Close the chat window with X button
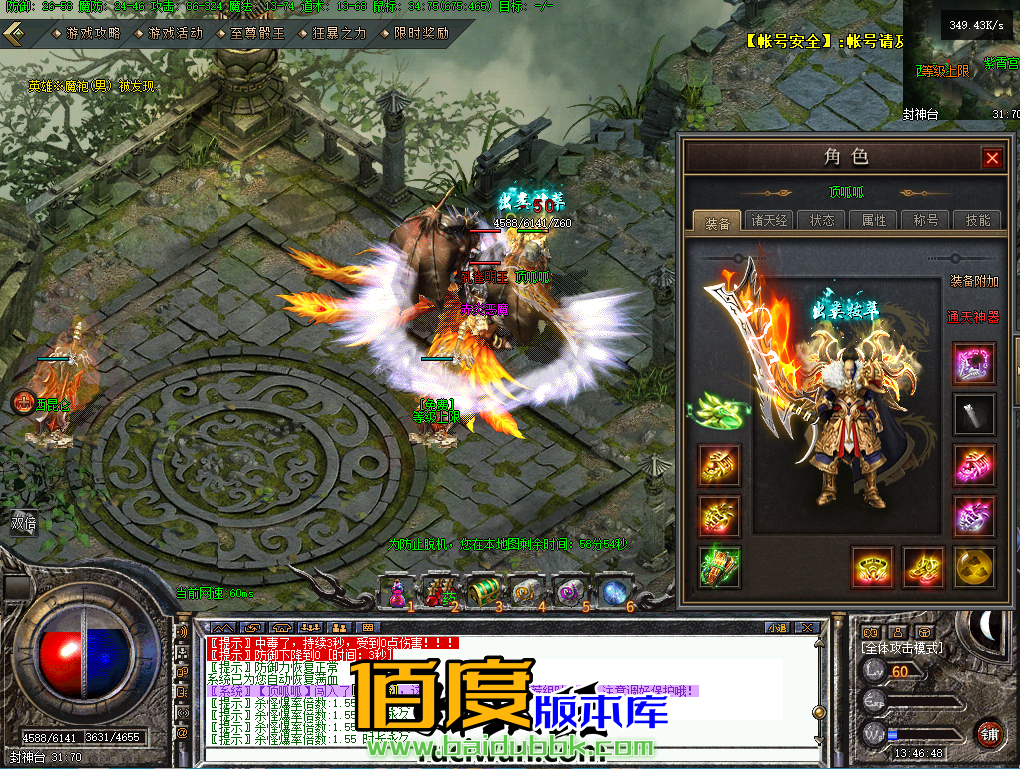The width and height of the screenshot is (1020, 769). click(x=809, y=627)
